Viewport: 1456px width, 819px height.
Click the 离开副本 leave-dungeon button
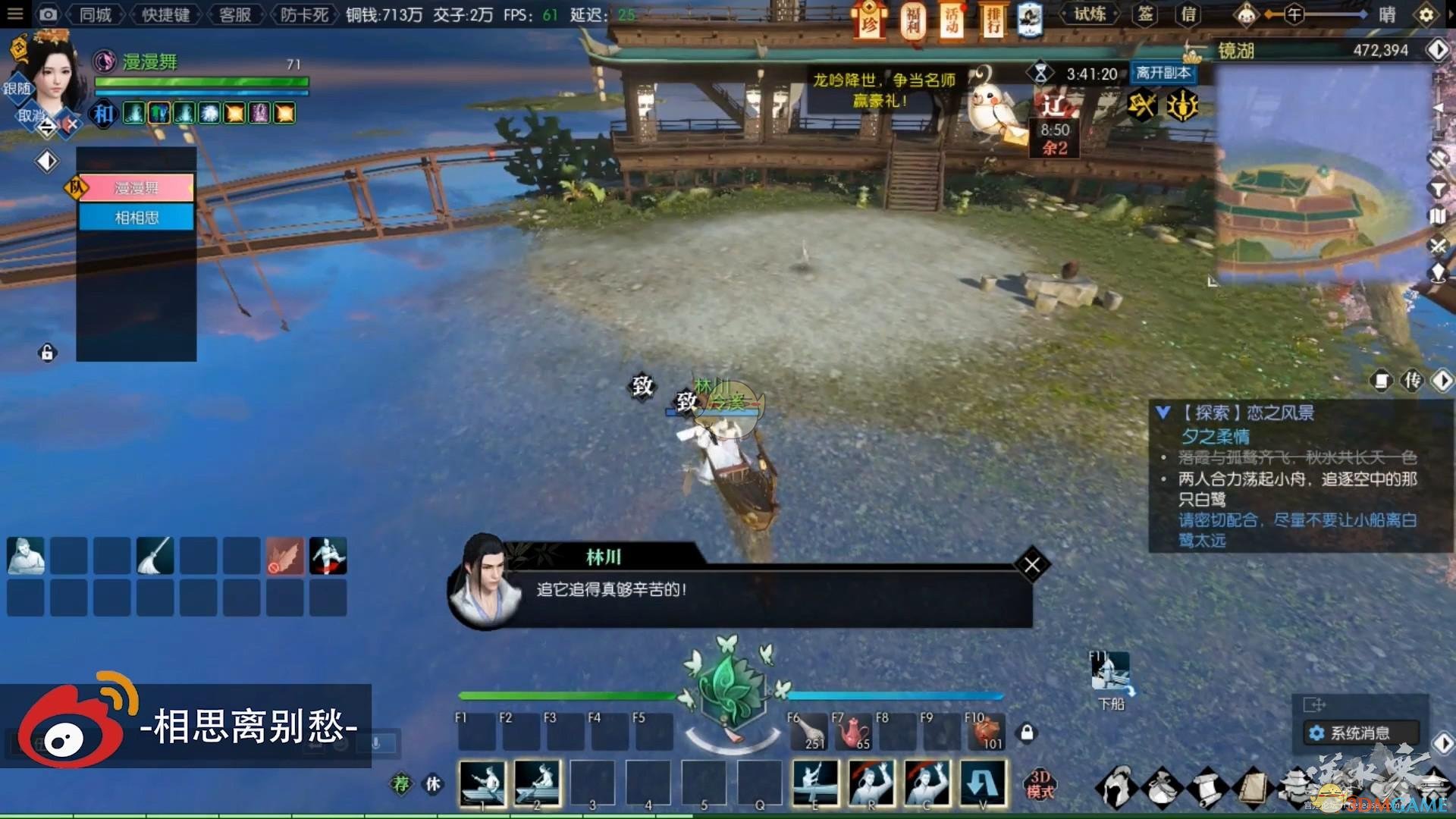1163,73
